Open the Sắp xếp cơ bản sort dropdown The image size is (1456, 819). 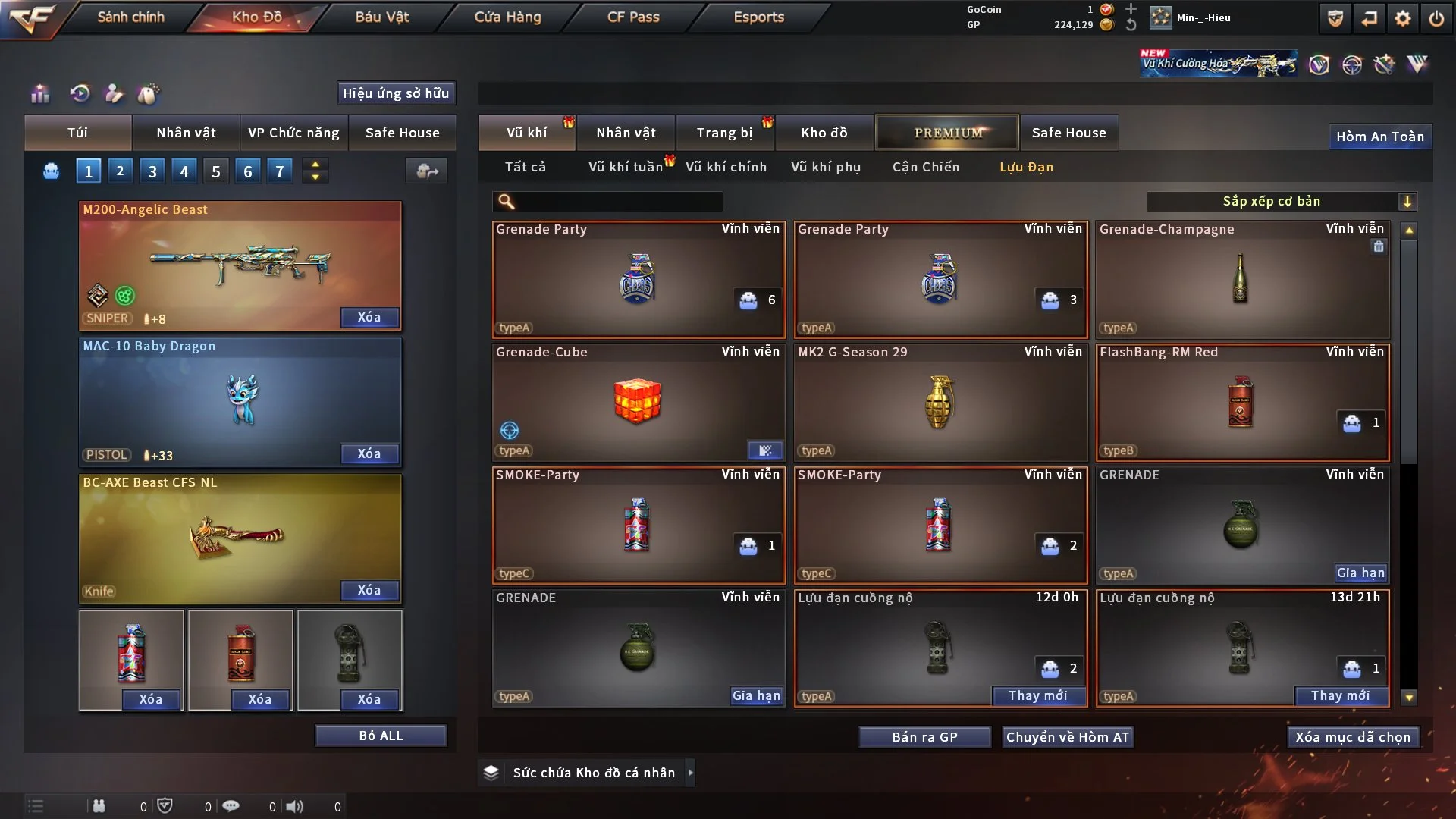[1281, 201]
